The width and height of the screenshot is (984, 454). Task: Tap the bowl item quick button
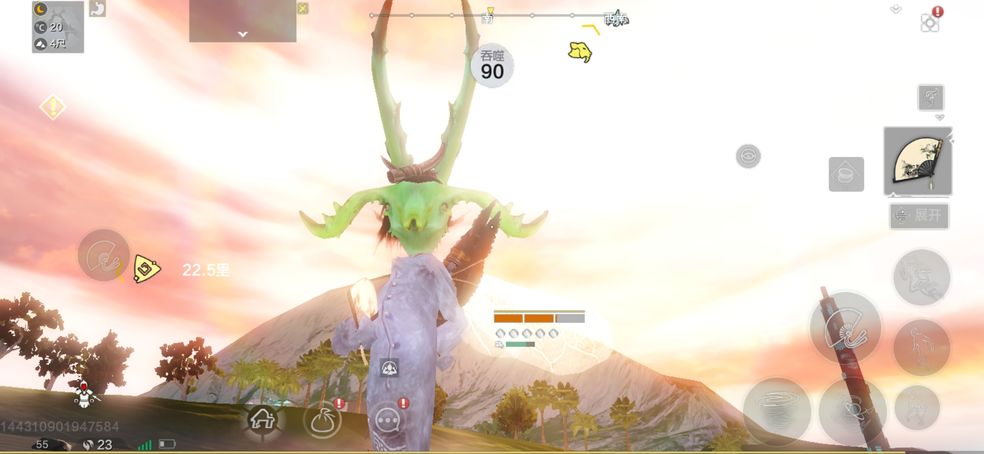pyautogui.click(x=846, y=174)
